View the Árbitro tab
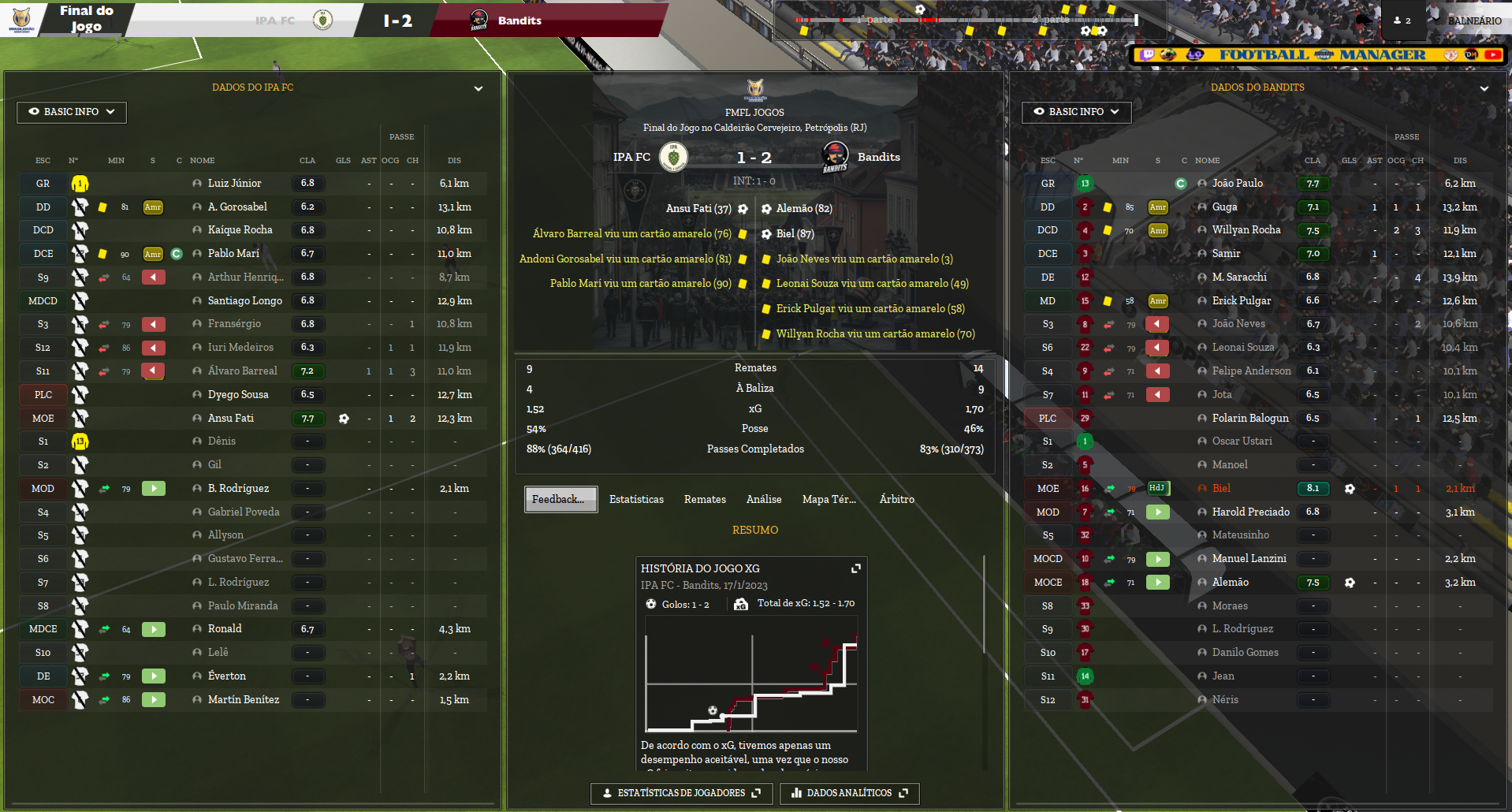The height and width of the screenshot is (812, 1512). [896, 500]
